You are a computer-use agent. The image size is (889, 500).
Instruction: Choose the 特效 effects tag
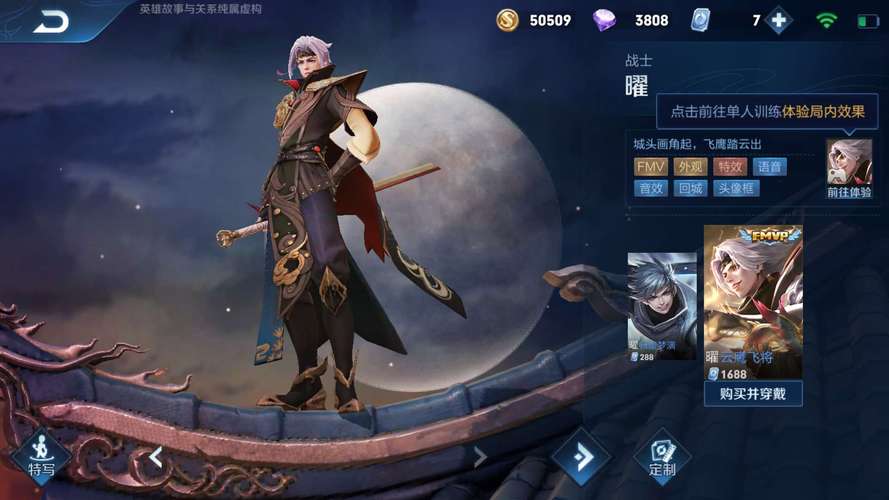pyautogui.click(x=730, y=167)
